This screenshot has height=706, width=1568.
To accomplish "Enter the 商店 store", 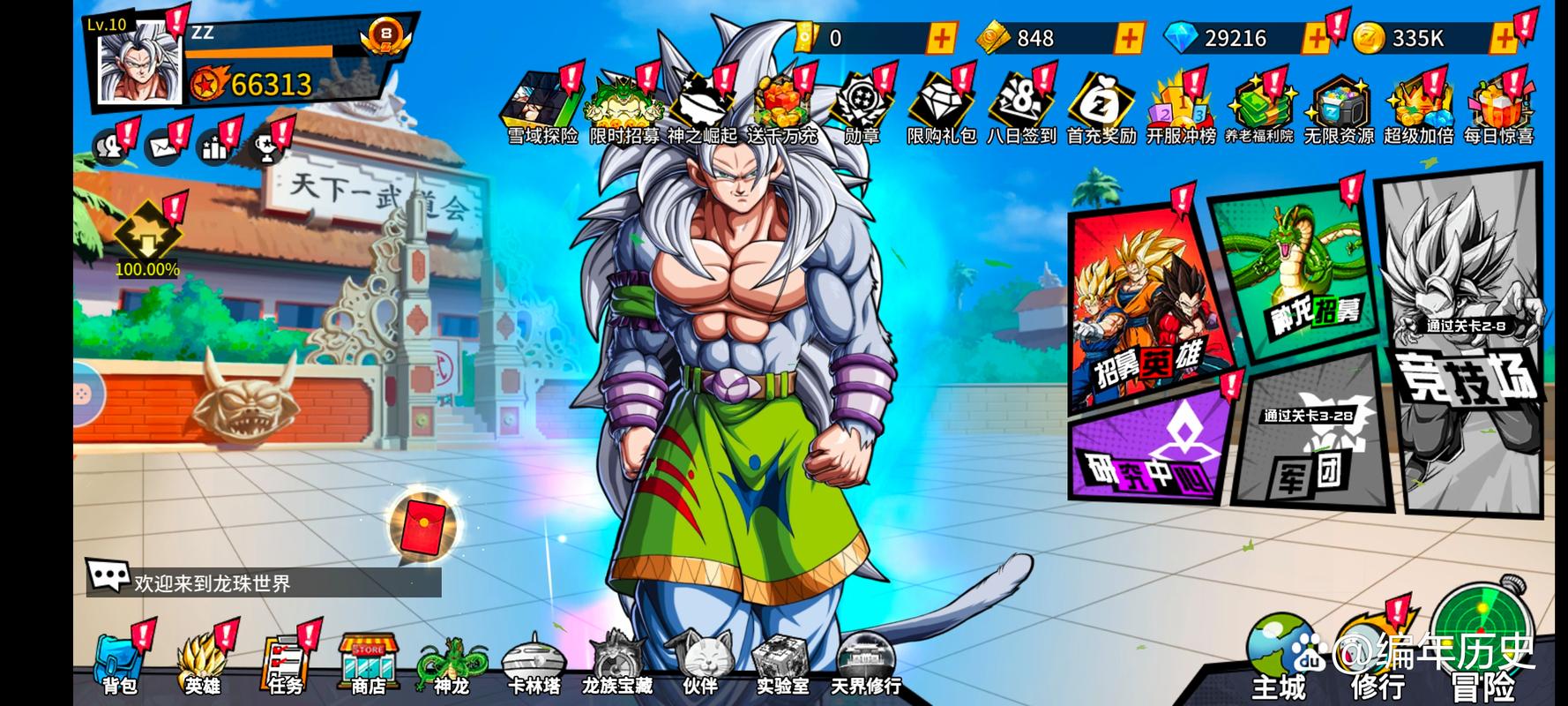I will pos(368,664).
